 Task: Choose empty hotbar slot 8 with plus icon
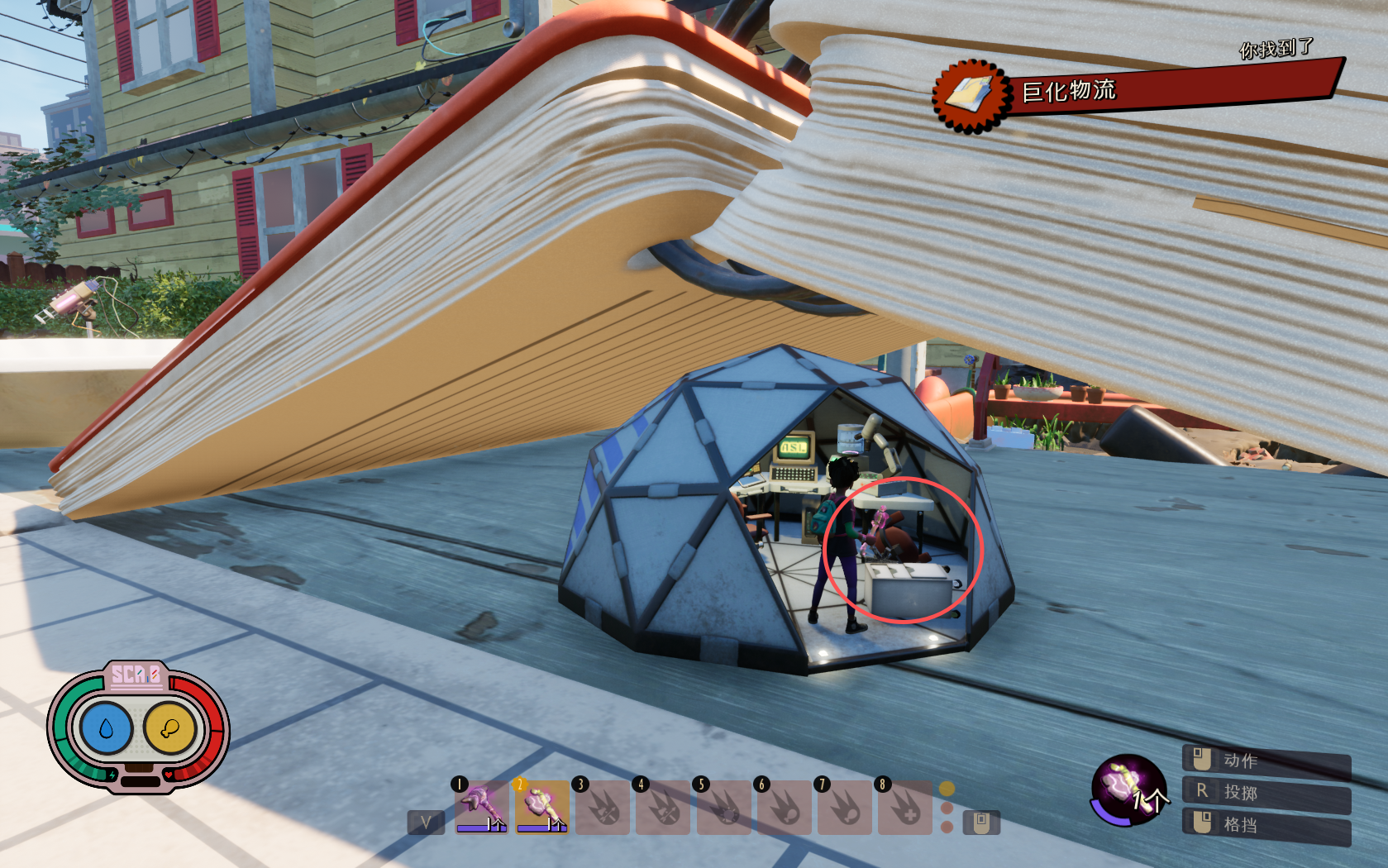tap(904, 807)
